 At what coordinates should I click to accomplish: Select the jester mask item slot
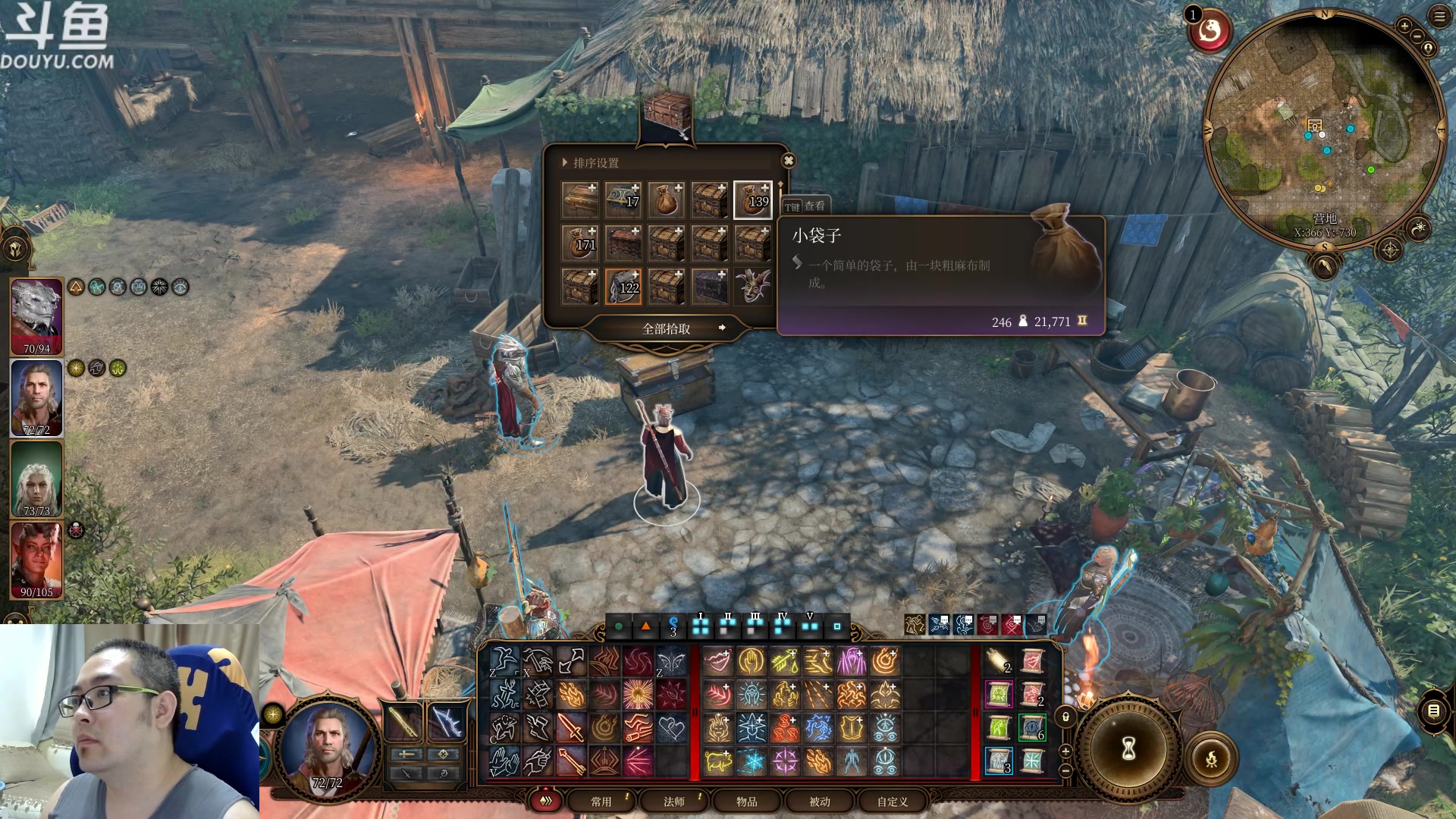pos(752,287)
